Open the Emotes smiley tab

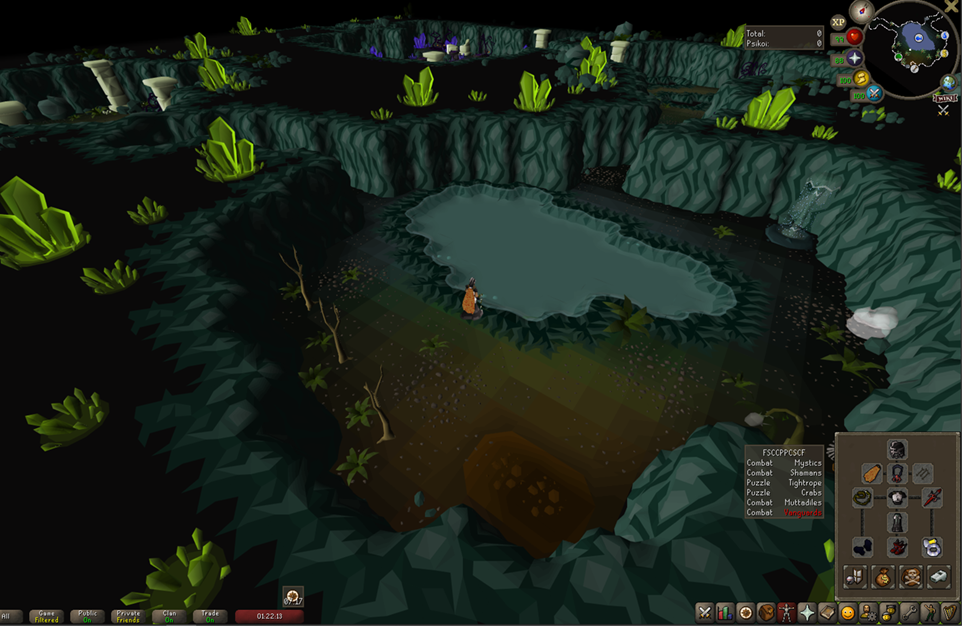848,612
